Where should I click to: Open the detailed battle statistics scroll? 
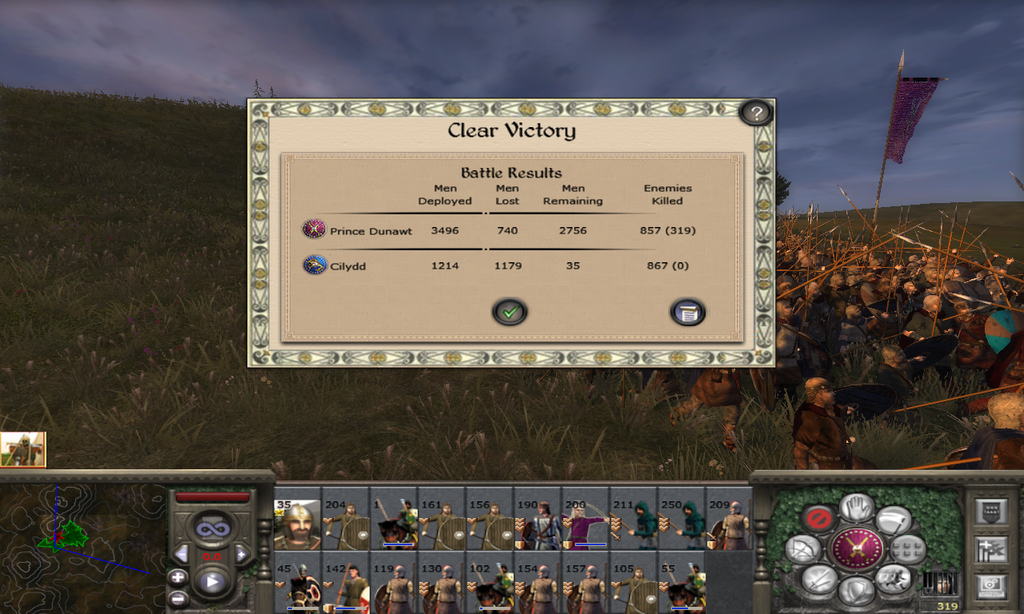click(687, 312)
